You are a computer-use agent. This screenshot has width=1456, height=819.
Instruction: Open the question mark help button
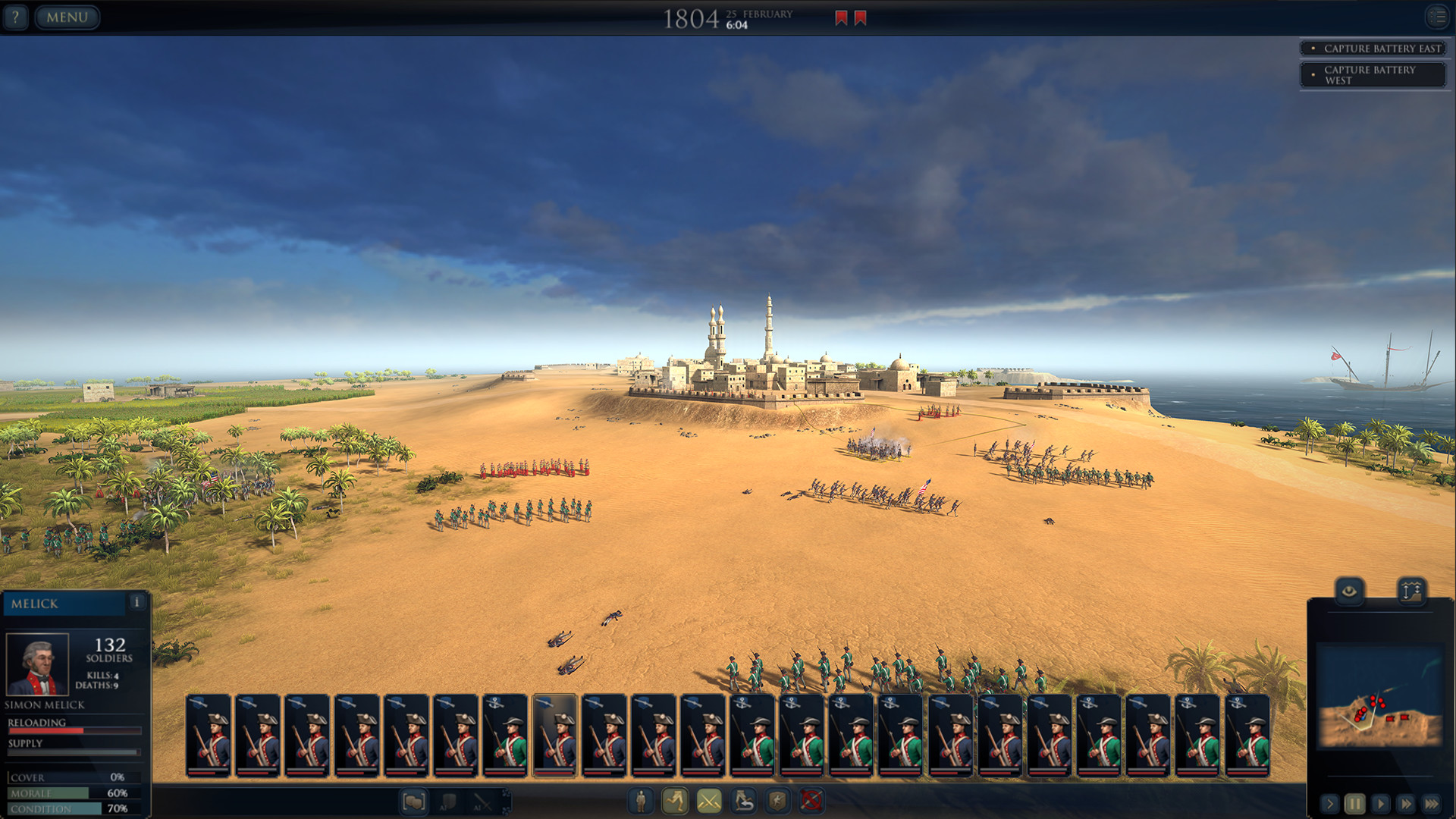click(x=15, y=17)
